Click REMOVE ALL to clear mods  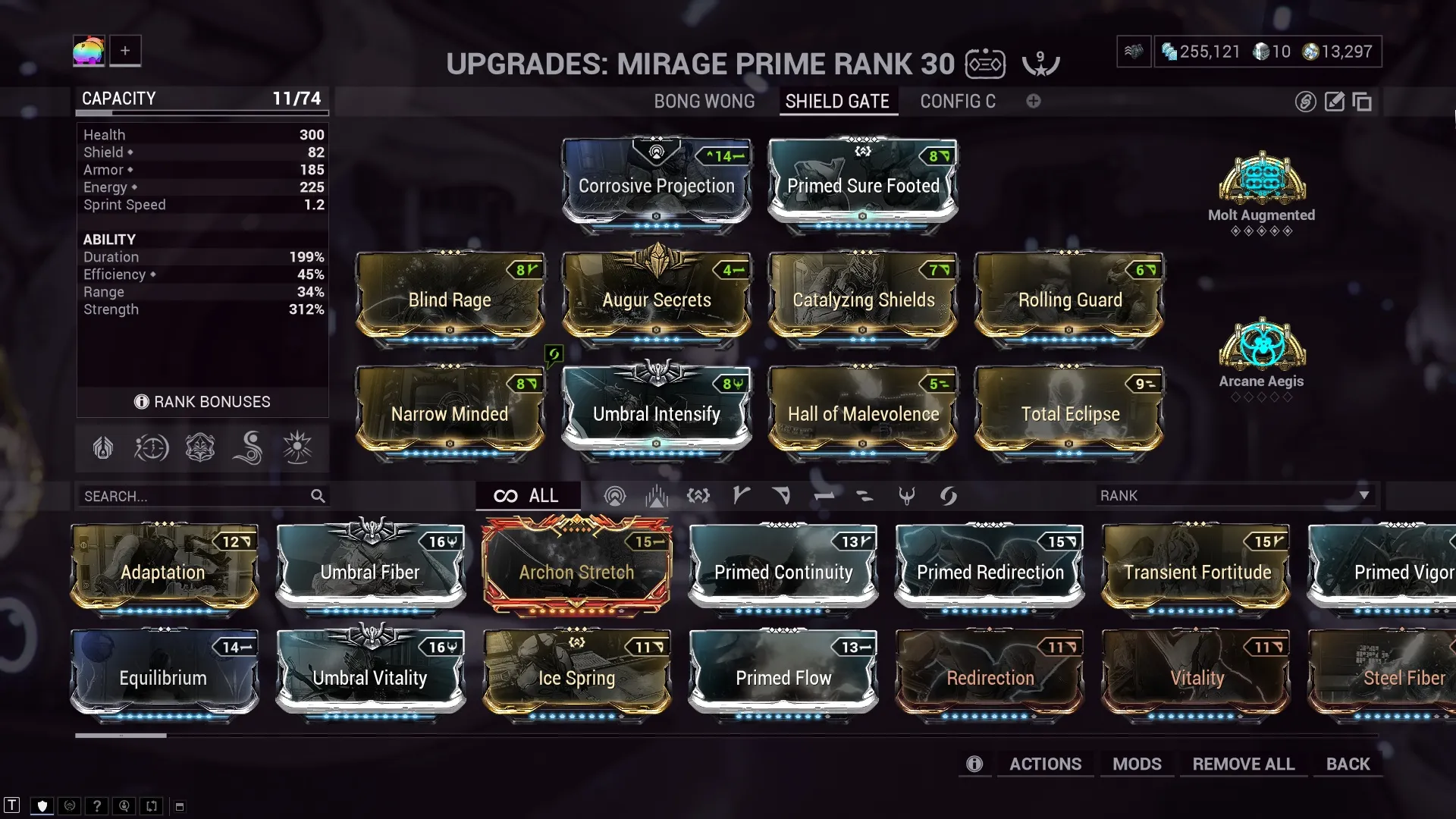pos(1243,764)
